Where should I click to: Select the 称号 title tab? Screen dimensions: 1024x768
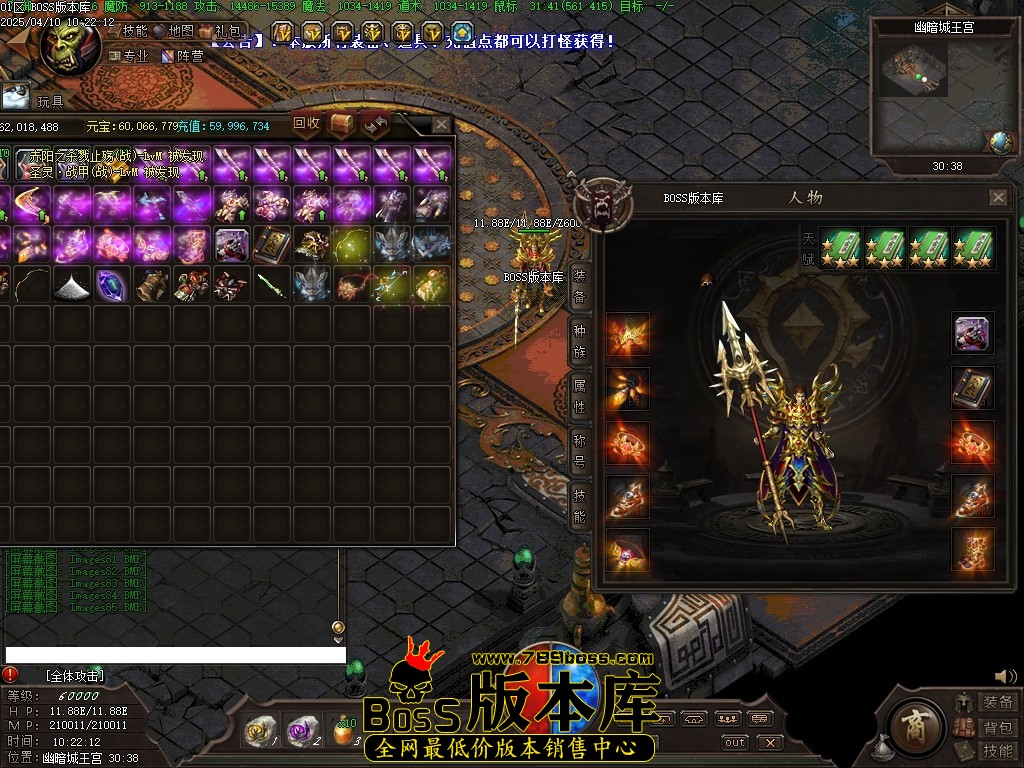tap(579, 451)
